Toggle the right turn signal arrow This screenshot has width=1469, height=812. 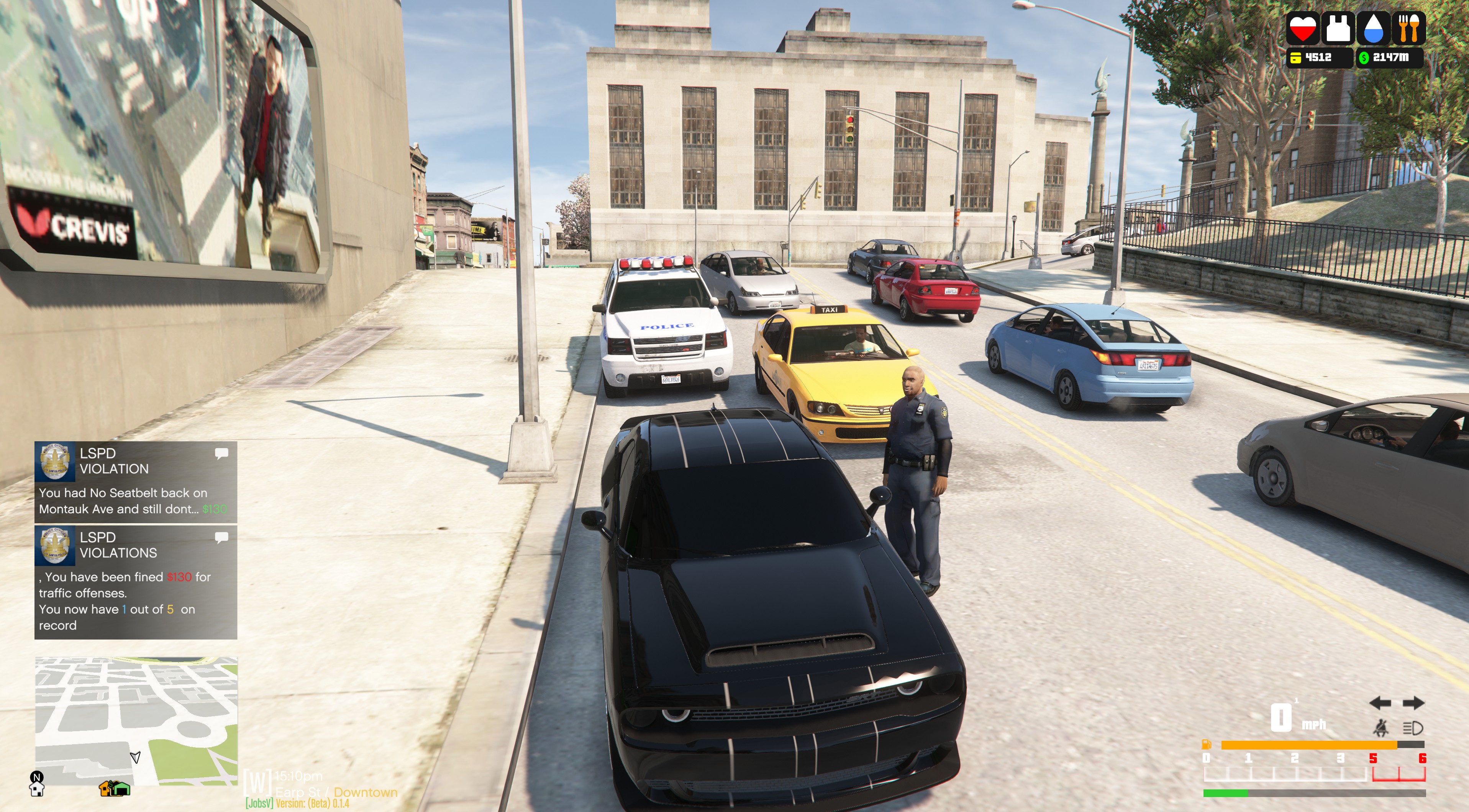1414,703
